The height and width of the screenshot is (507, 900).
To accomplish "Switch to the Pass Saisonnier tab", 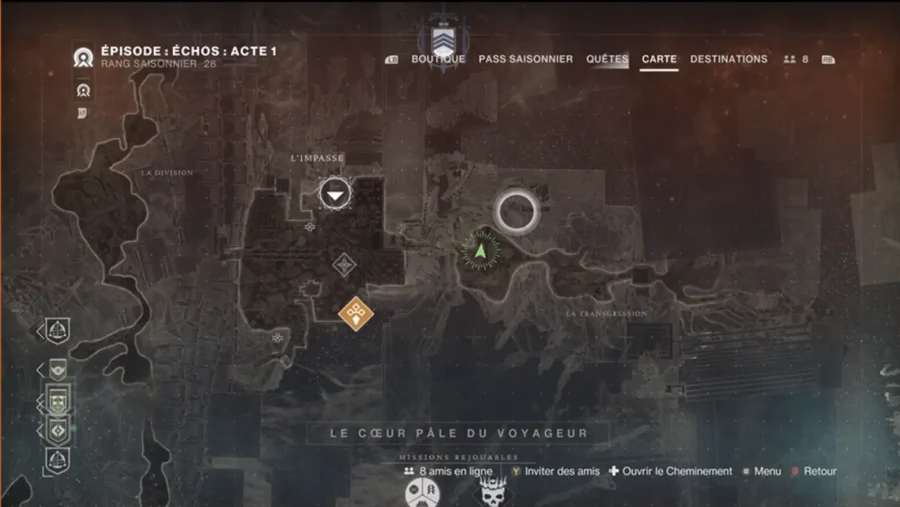I will [x=525, y=59].
